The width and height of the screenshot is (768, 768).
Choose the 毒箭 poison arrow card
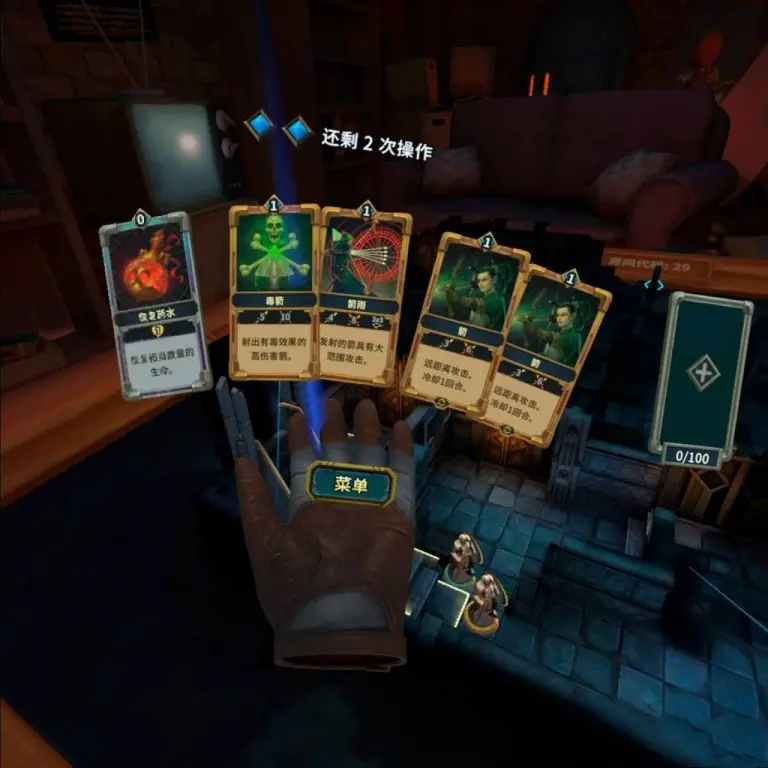click(x=274, y=290)
